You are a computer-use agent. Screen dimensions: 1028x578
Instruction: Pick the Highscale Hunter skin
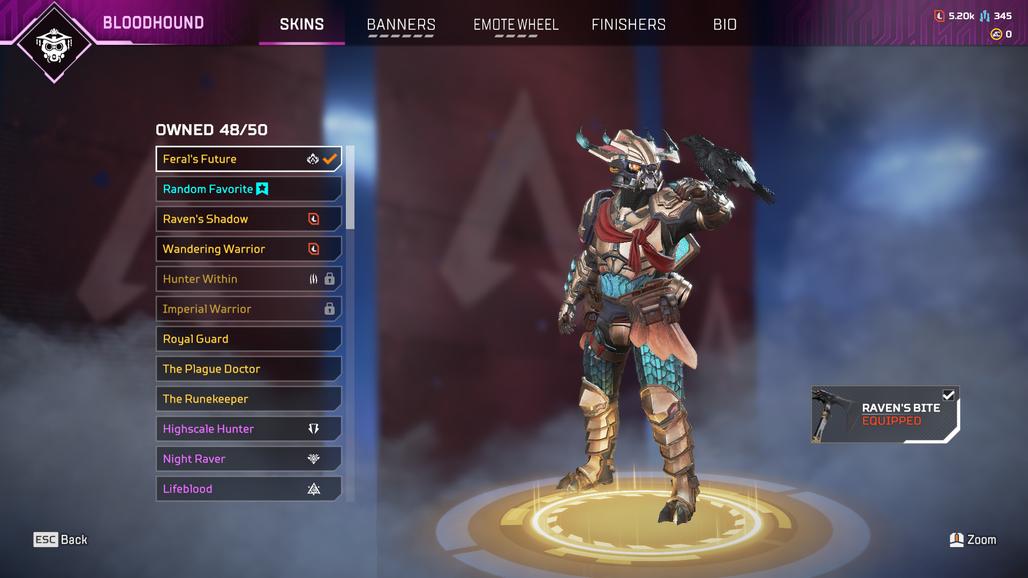pos(249,429)
